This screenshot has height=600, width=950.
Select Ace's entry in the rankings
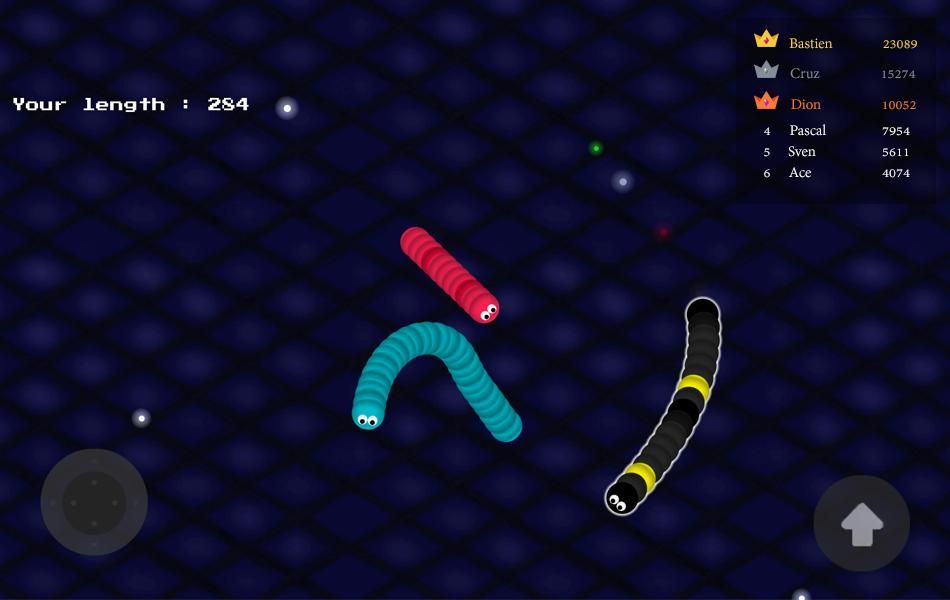coord(836,173)
